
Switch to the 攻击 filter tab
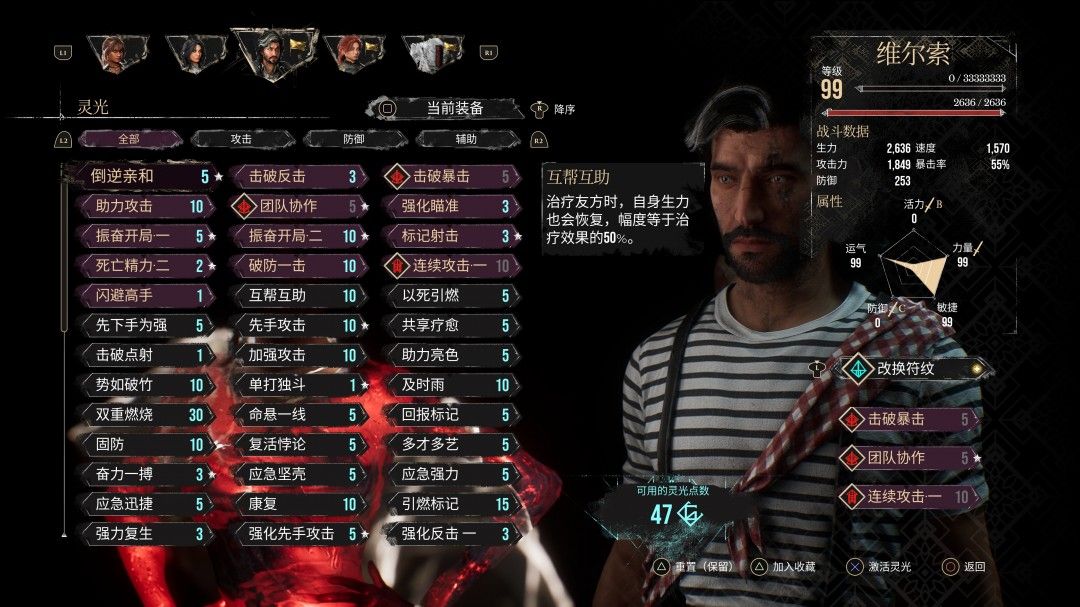pos(241,139)
